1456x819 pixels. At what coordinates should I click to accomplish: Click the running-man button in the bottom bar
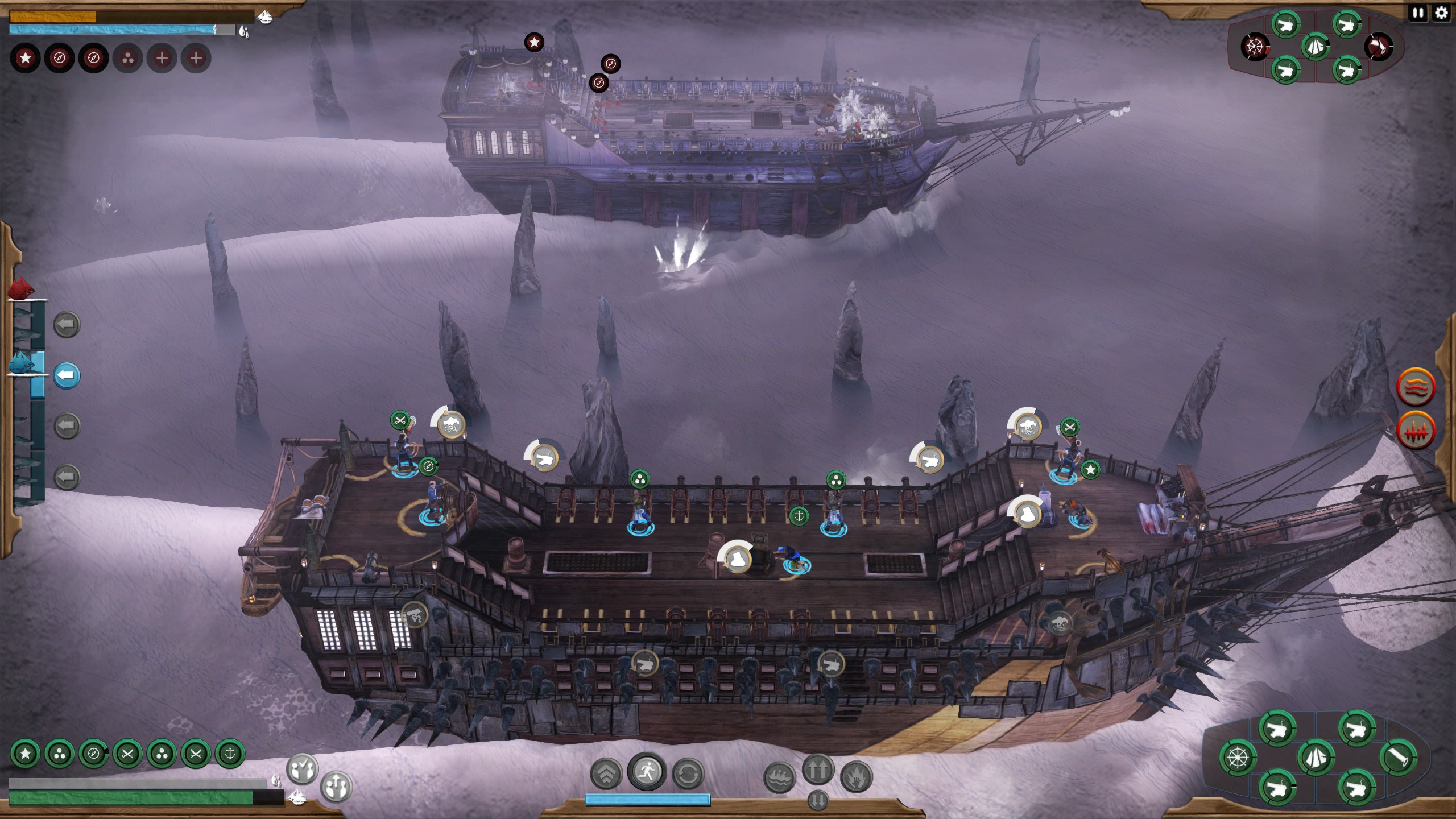click(647, 772)
